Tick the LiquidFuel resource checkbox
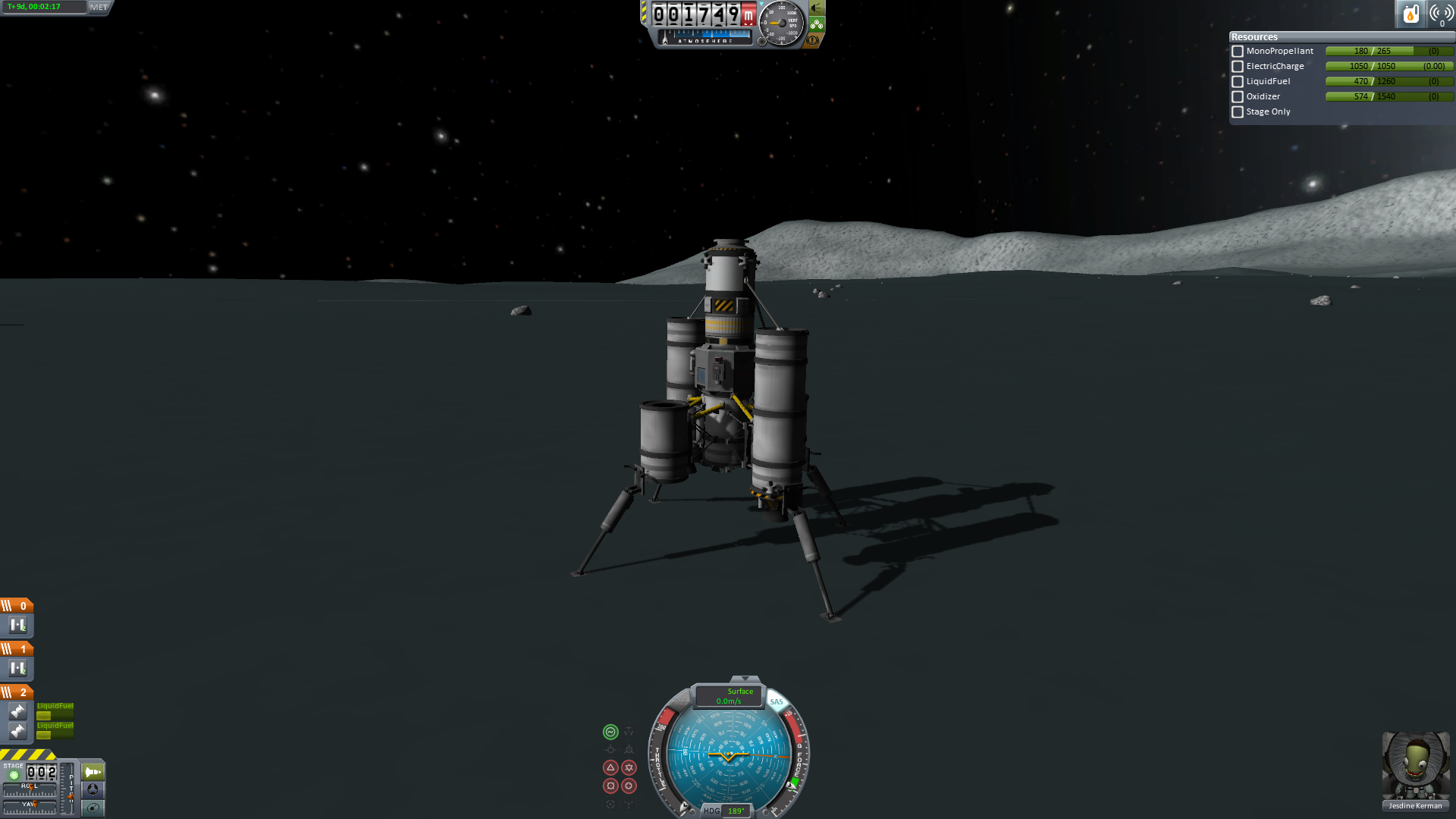 (x=1238, y=82)
